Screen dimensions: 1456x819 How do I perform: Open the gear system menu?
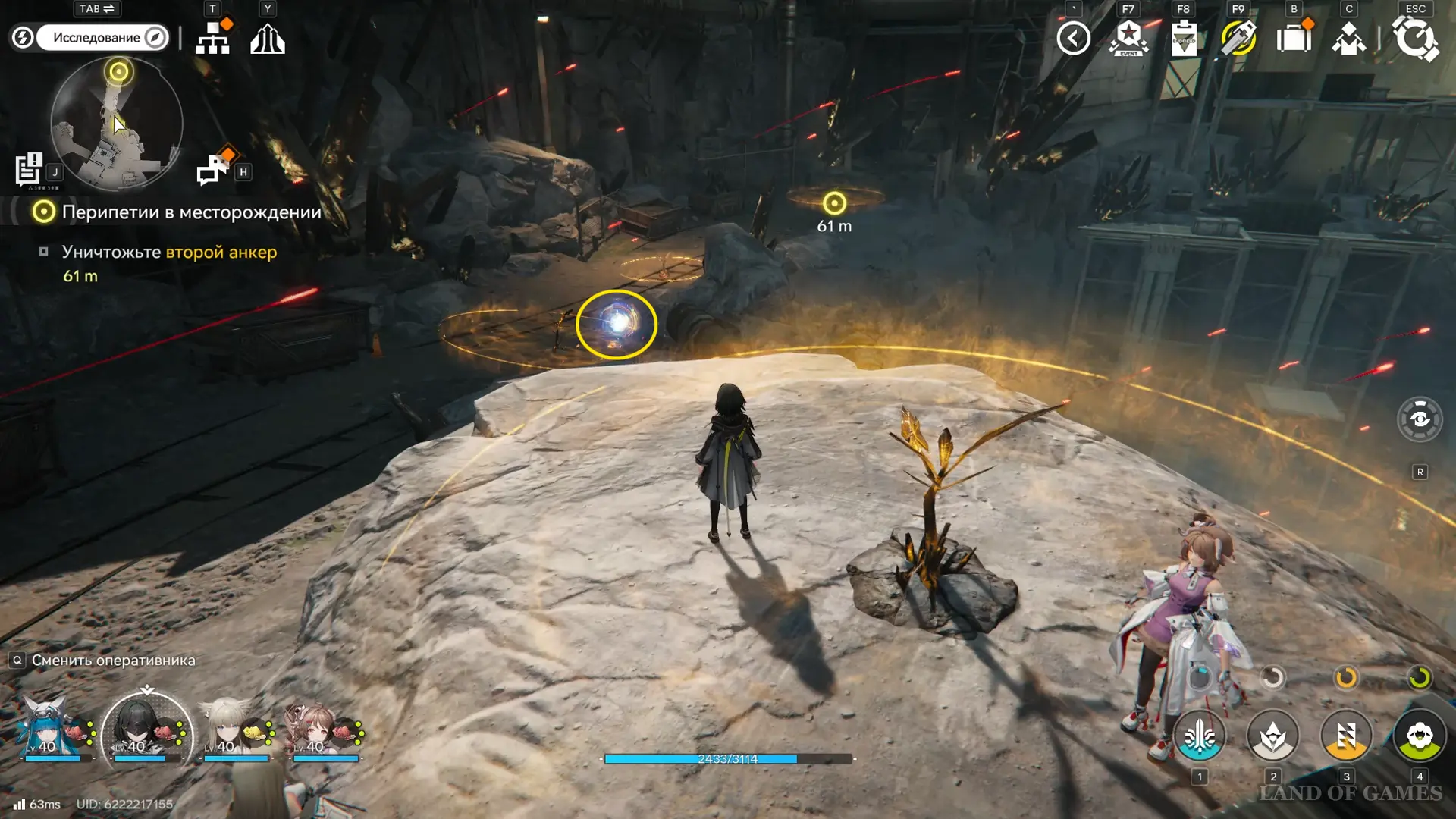point(1415,38)
